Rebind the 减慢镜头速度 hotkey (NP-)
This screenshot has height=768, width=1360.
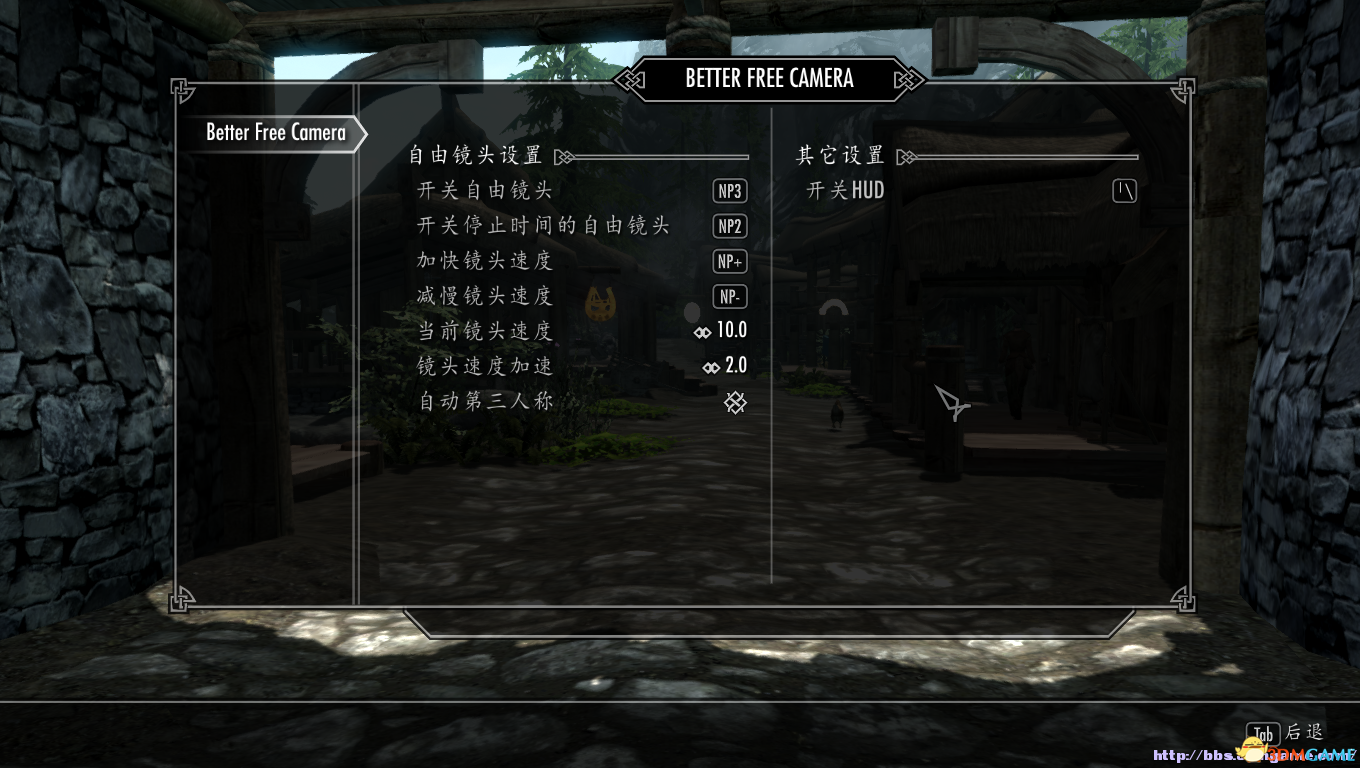(730, 297)
